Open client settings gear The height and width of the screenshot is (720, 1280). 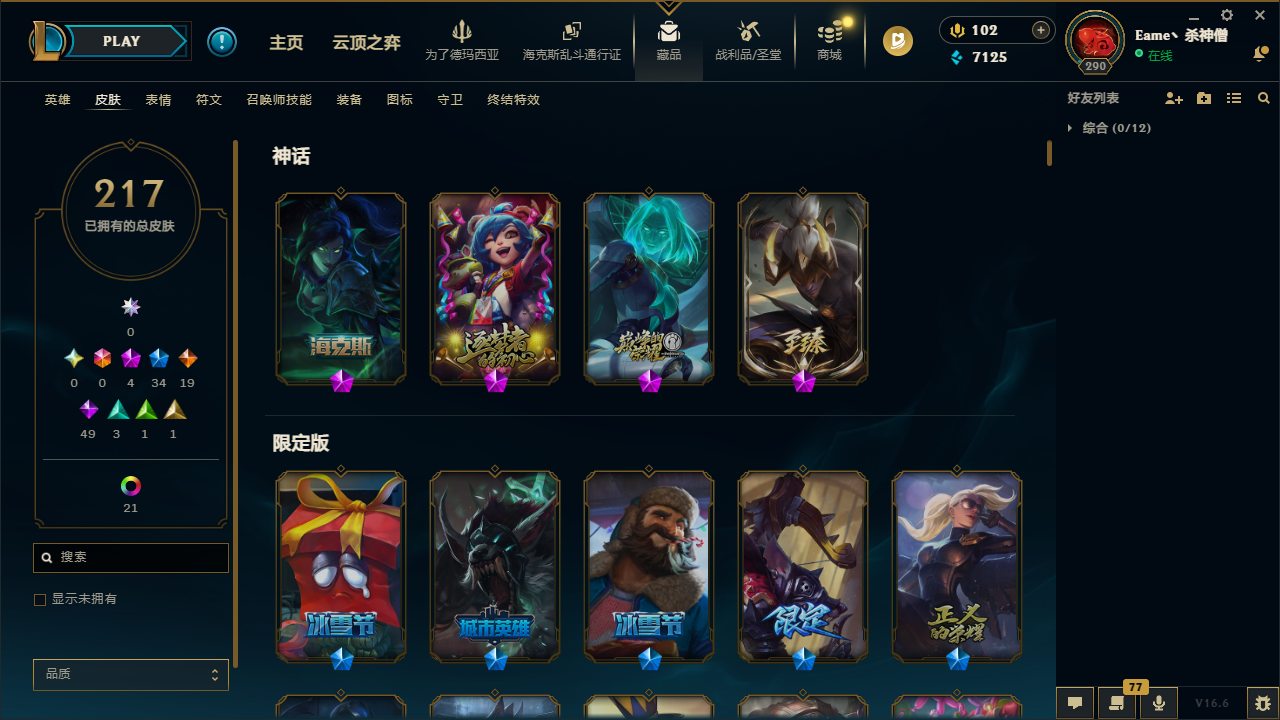[x=1226, y=16]
